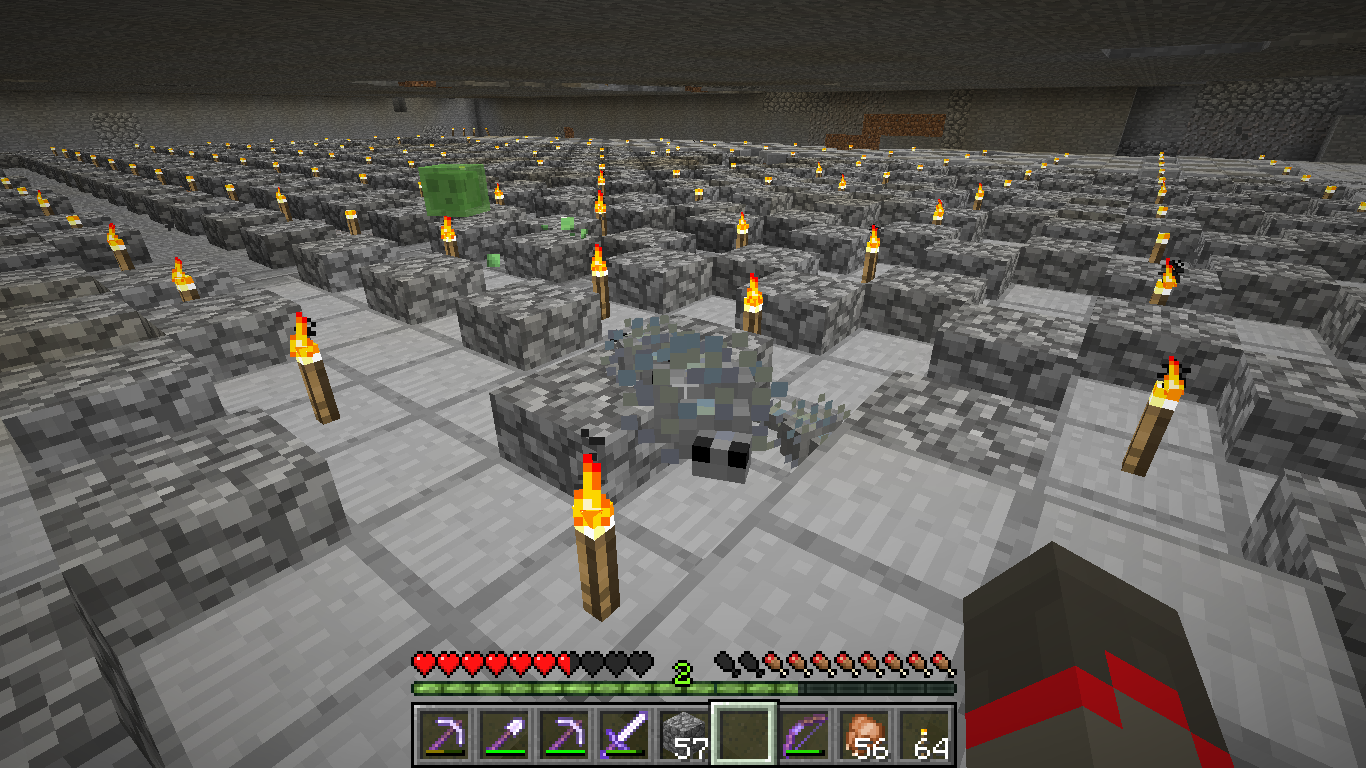Select the enchanted pickaxe with low durability
The width and height of the screenshot is (1366, 768).
tap(443, 735)
